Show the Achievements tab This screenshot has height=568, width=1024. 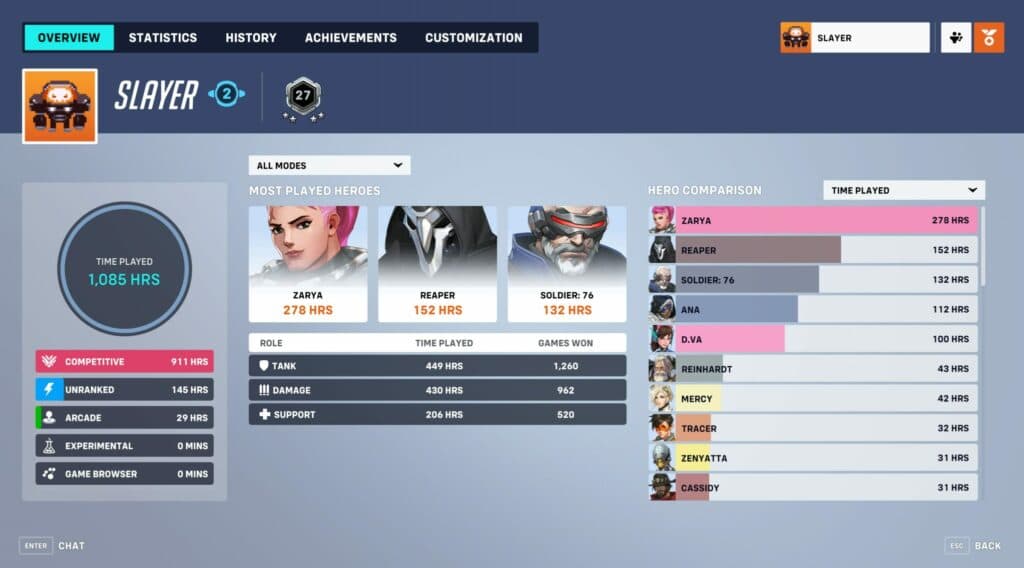[351, 38]
